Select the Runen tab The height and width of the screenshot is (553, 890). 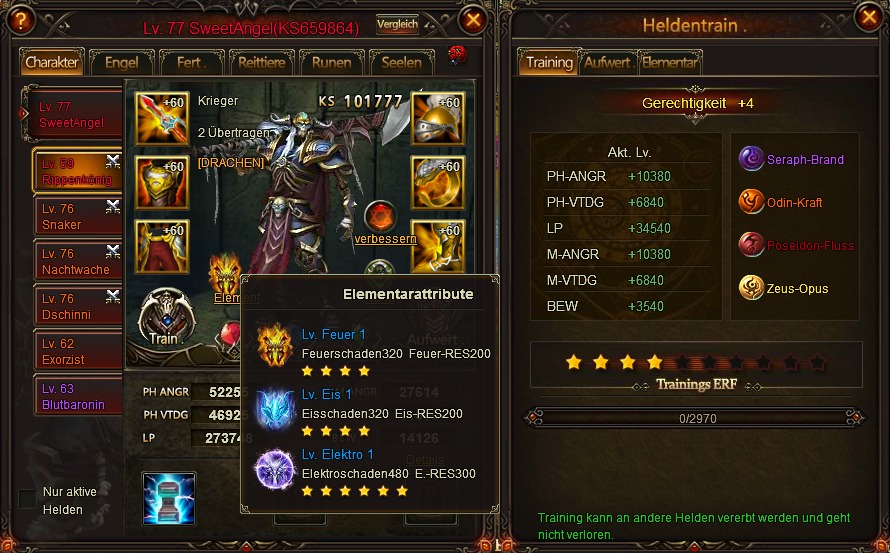click(331, 62)
